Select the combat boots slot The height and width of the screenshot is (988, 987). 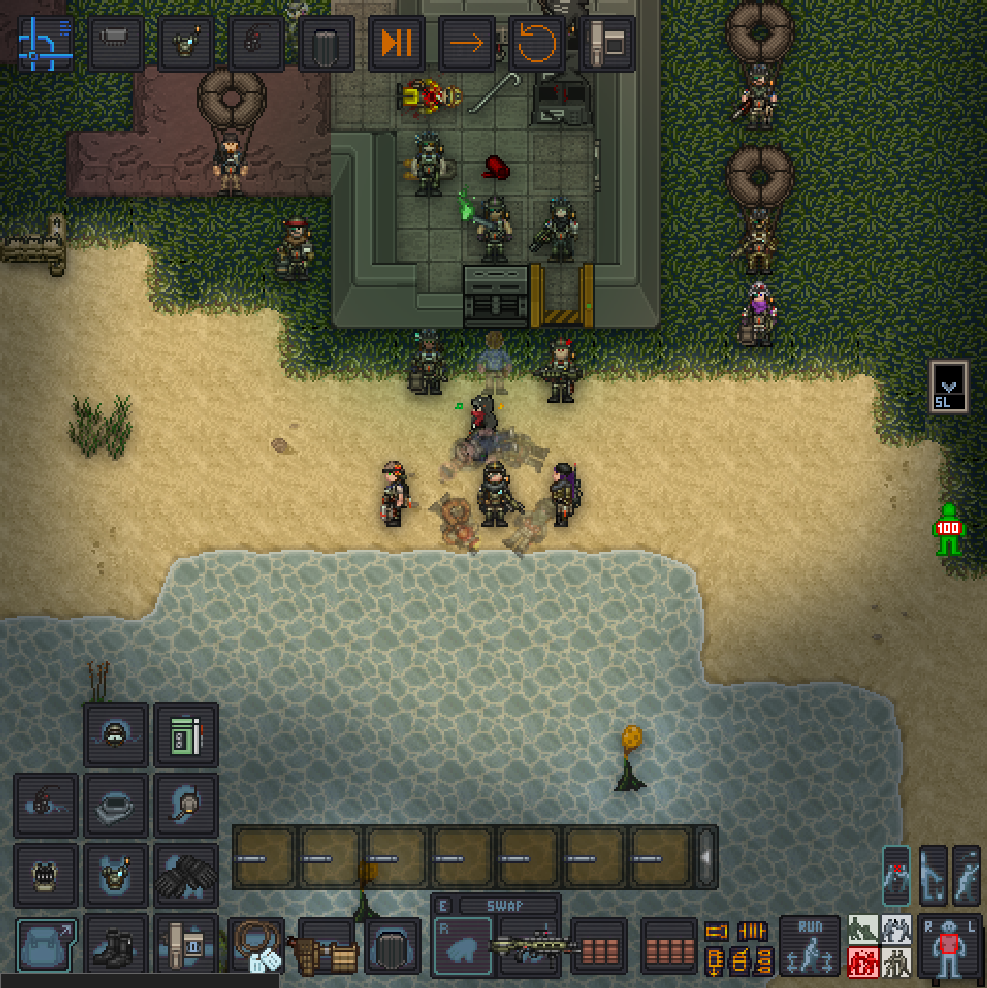[116, 945]
